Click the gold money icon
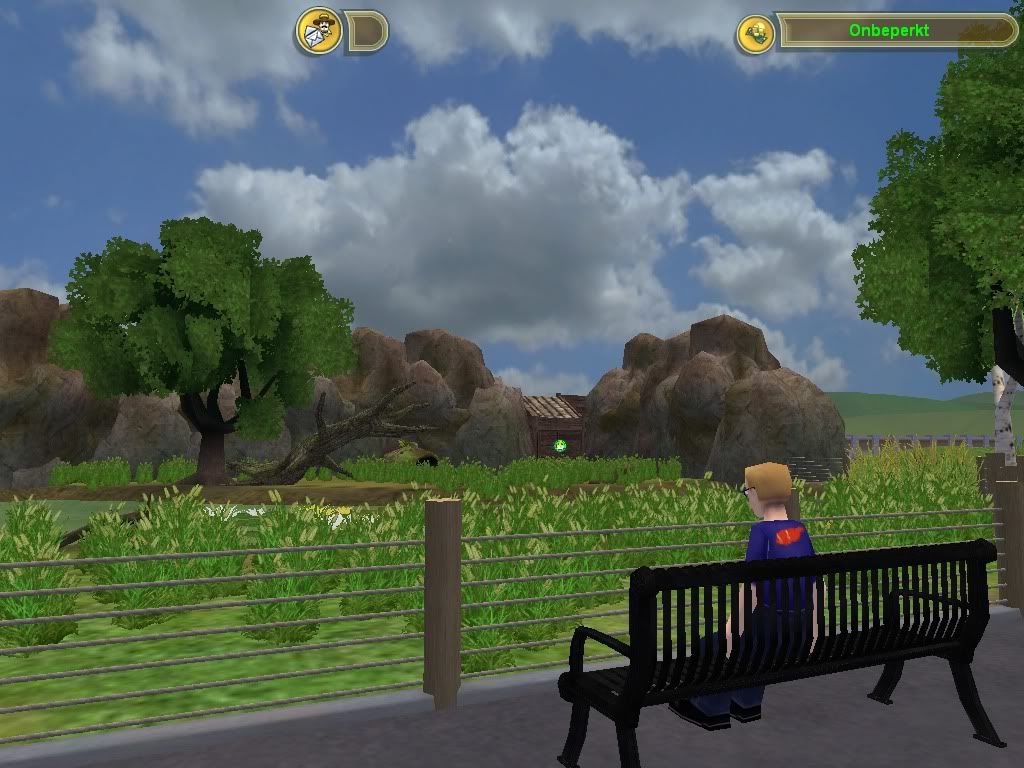The height and width of the screenshot is (768, 1024). click(755, 33)
